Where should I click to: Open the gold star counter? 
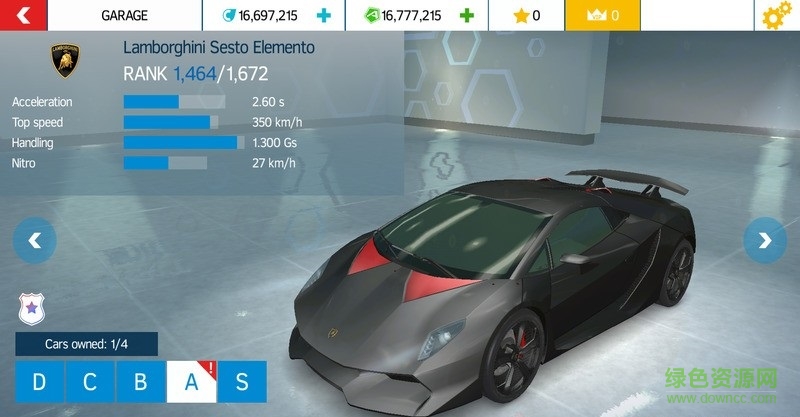[x=525, y=15]
